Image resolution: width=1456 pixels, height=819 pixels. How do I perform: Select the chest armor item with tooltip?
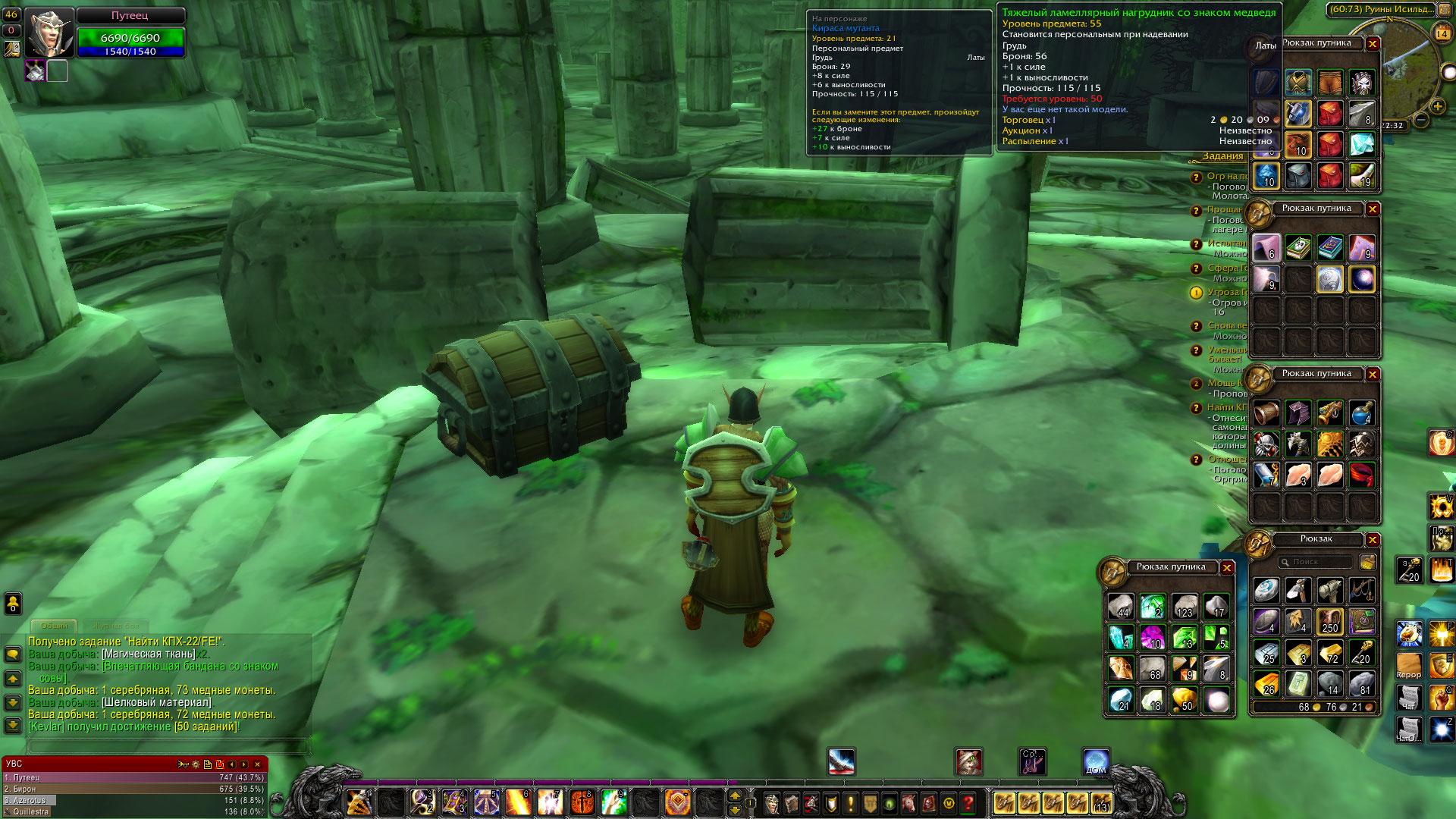1298,82
